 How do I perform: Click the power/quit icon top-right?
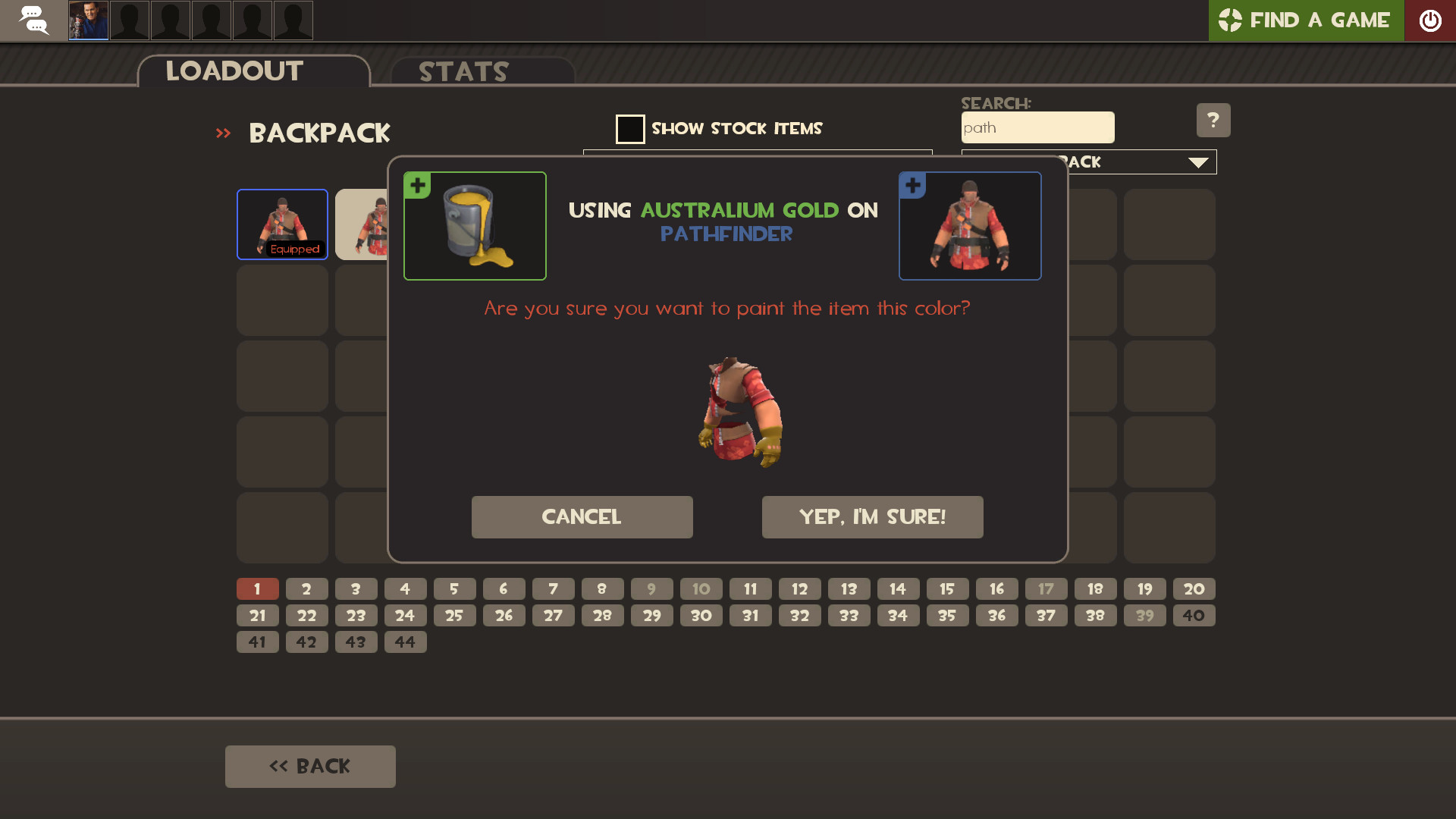[x=1431, y=20]
